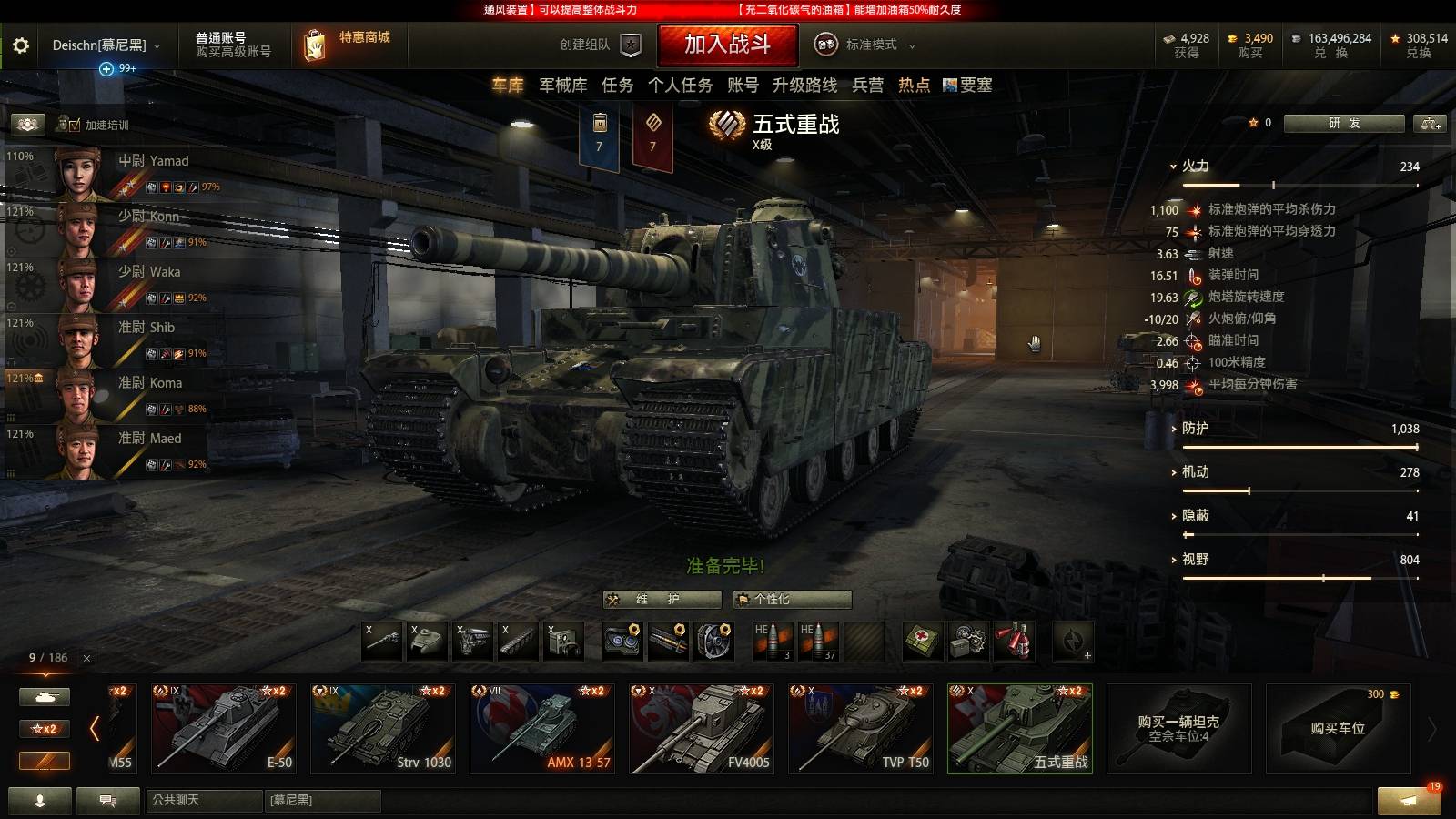Screen dimensions: 1456x819
Task: Select the E-50 in the vehicle carousel
Action: (223, 728)
